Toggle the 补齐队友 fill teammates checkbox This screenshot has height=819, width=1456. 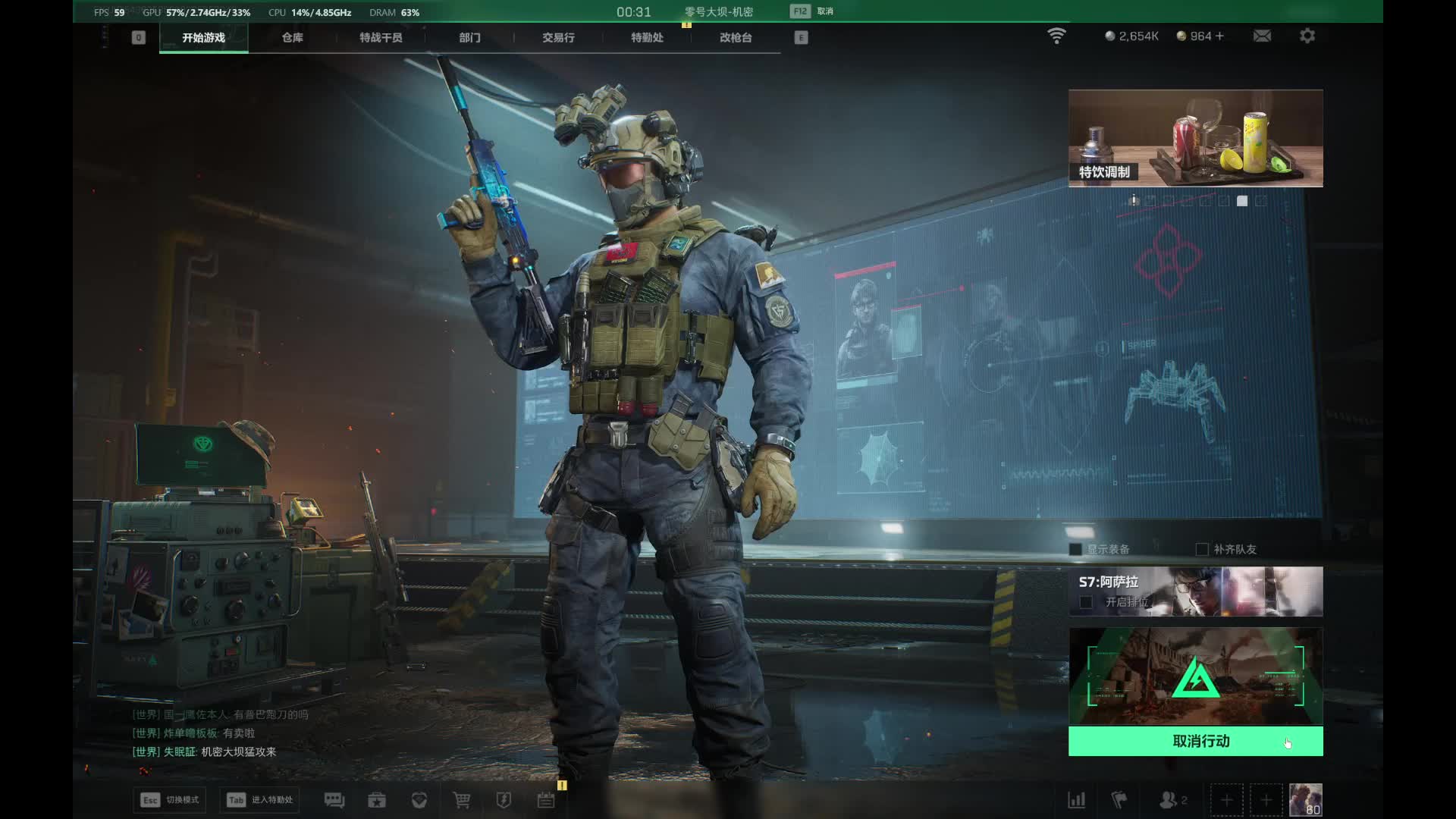[1202, 549]
